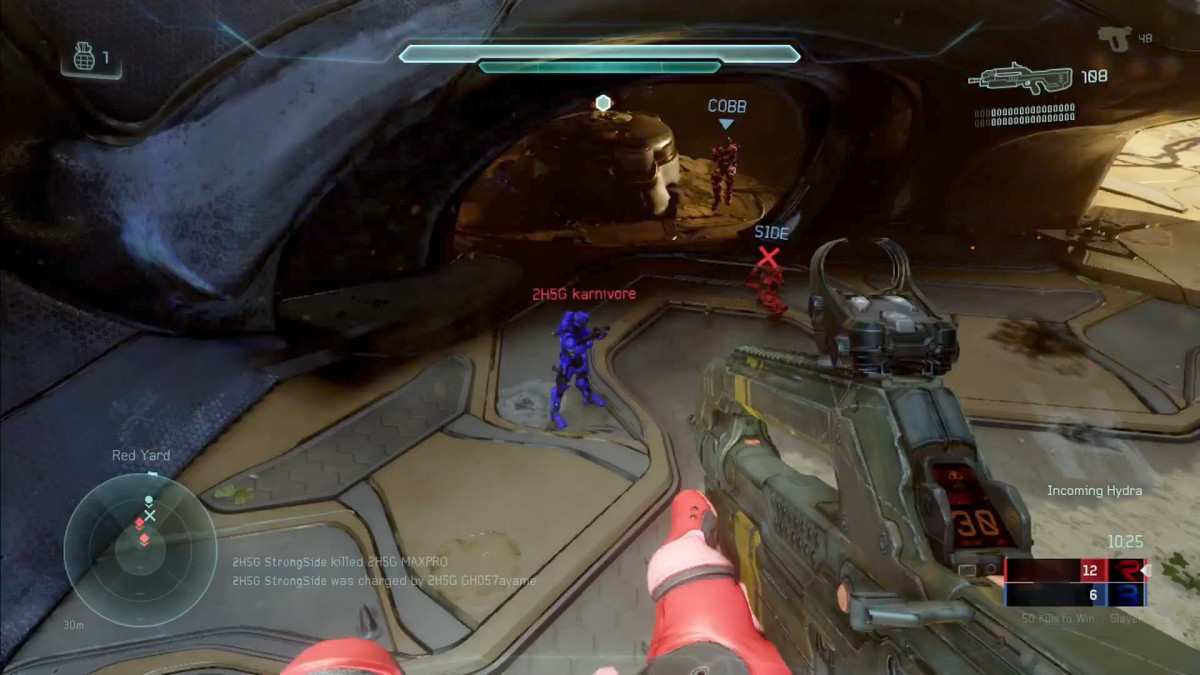Image resolution: width=1200 pixels, height=675 pixels.
Task: Click the kill feed message log
Action: click(x=384, y=571)
